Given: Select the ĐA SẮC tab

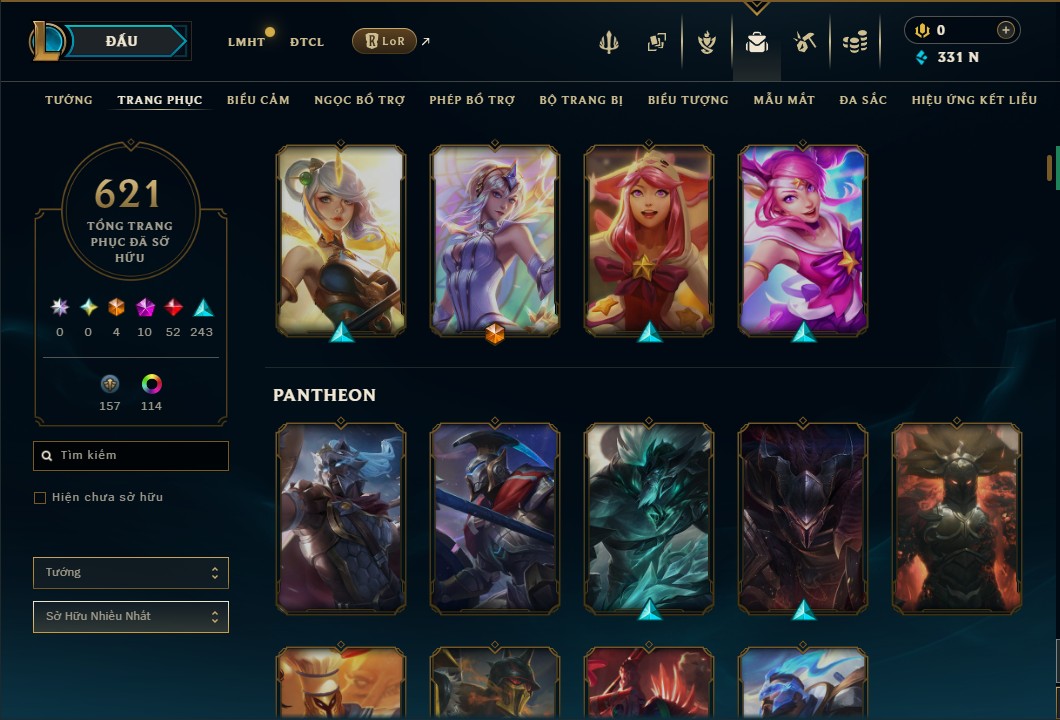Looking at the screenshot, I should (x=863, y=100).
